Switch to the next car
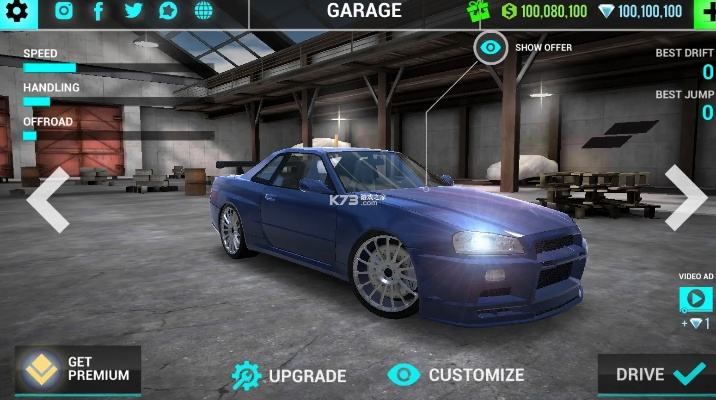This screenshot has width=716, height=400. [686, 196]
